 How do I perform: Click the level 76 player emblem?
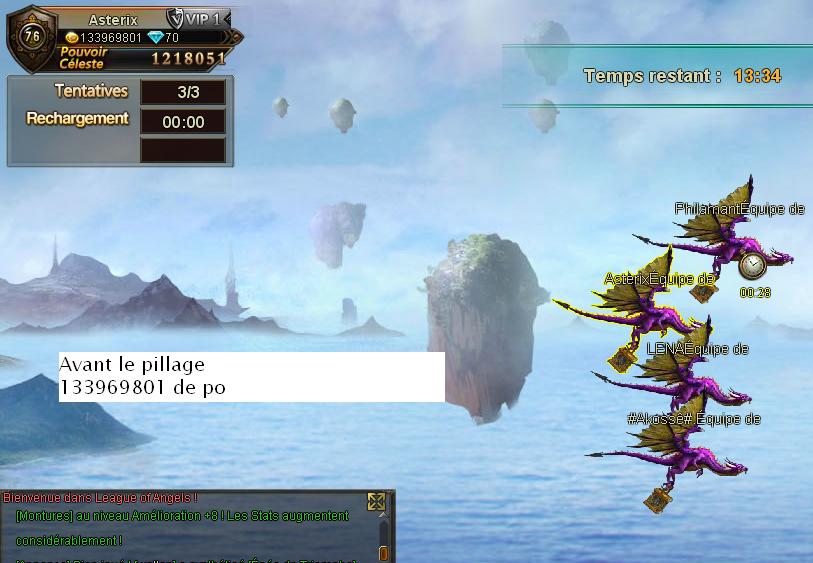coord(30,39)
